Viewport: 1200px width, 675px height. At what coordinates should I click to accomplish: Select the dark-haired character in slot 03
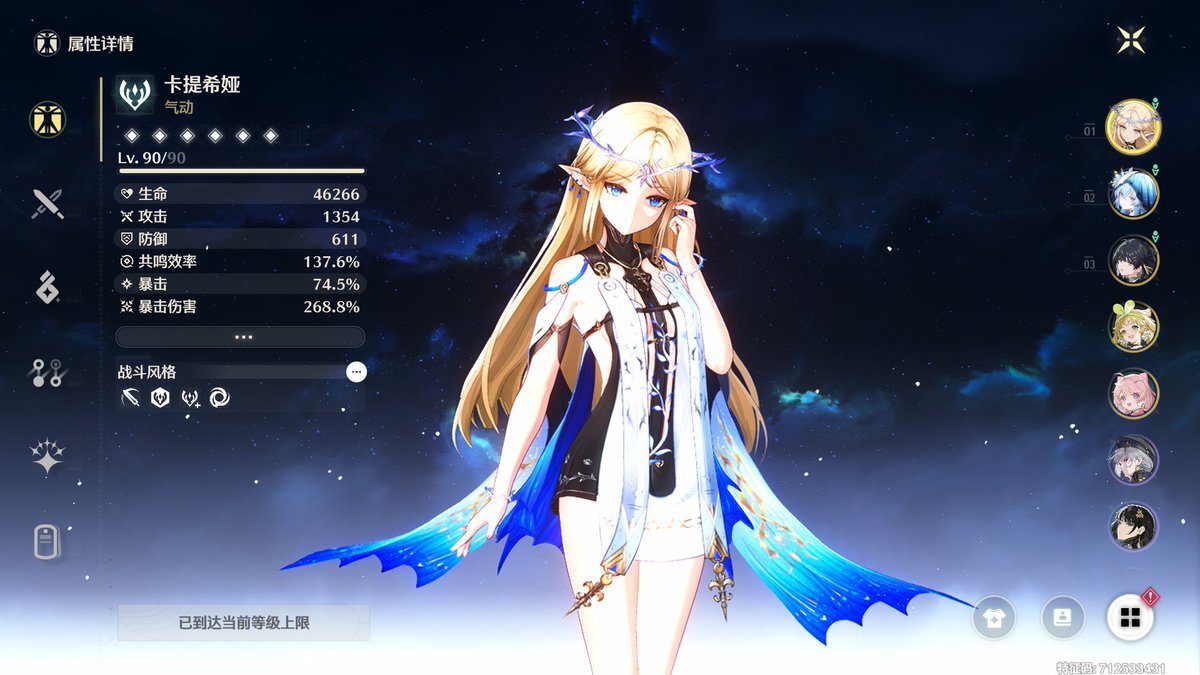coord(1133,260)
